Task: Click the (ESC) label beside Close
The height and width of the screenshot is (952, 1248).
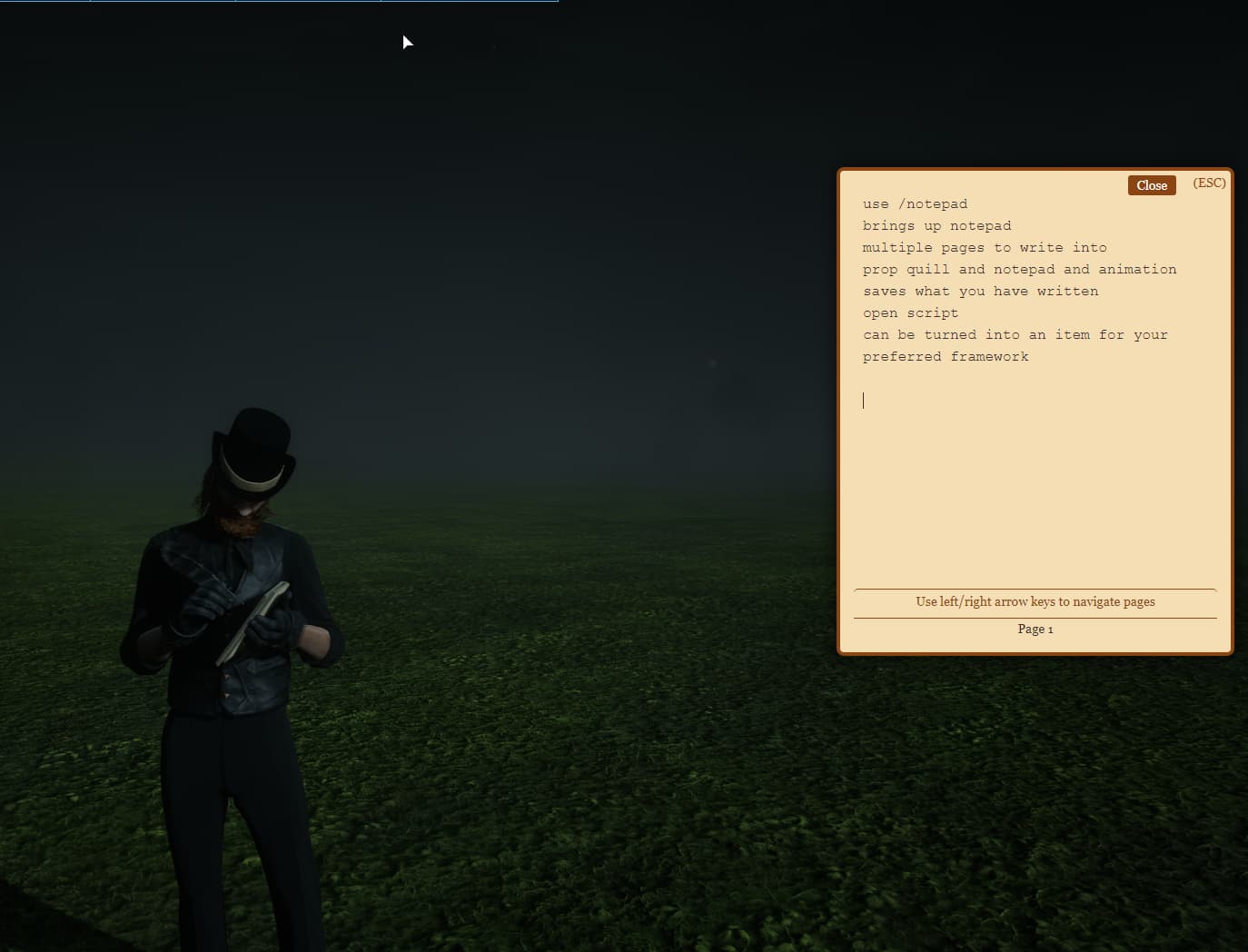Action: [x=1209, y=183]
